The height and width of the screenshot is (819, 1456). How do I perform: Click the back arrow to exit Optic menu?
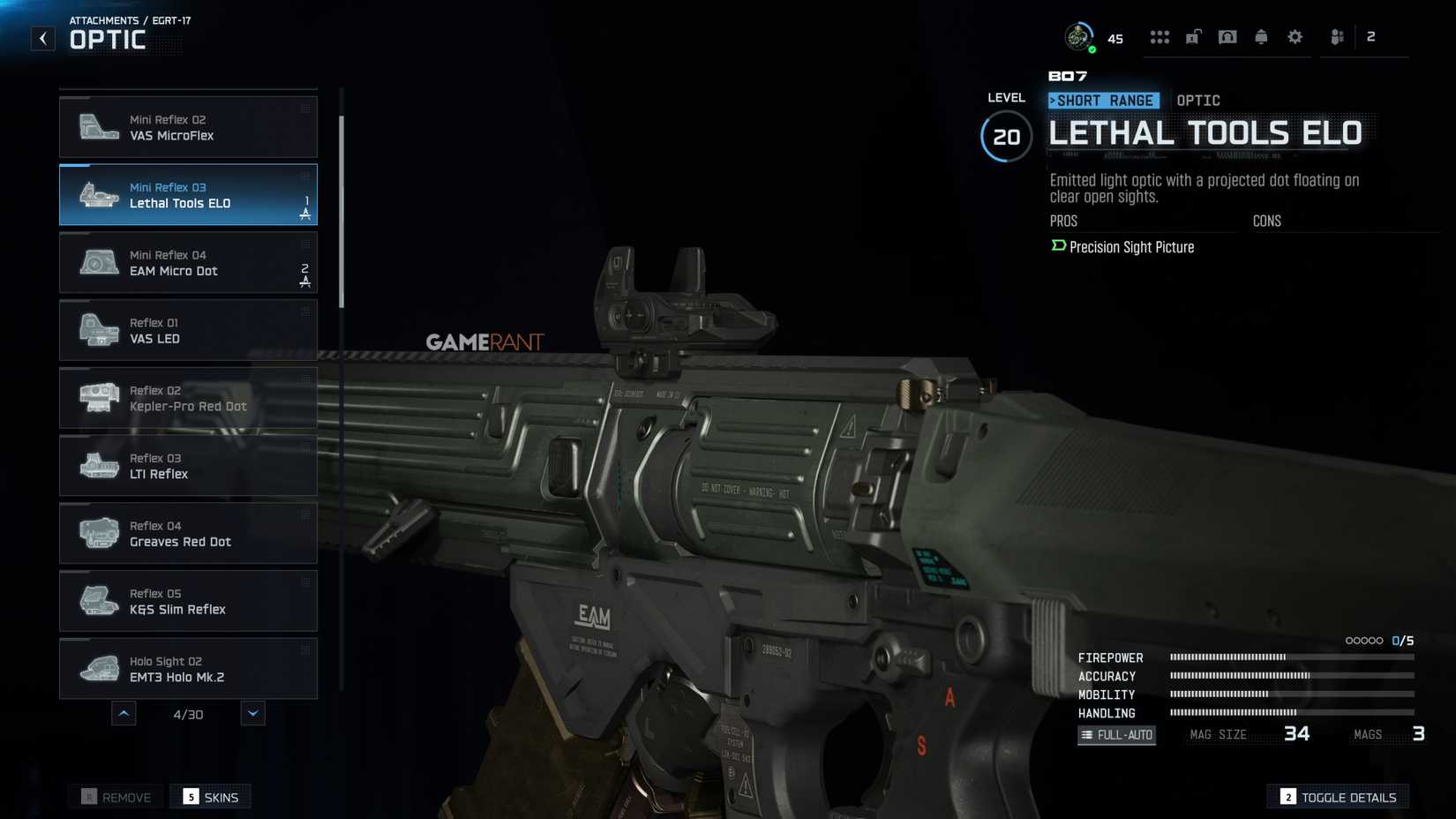[x=42, y=37]
